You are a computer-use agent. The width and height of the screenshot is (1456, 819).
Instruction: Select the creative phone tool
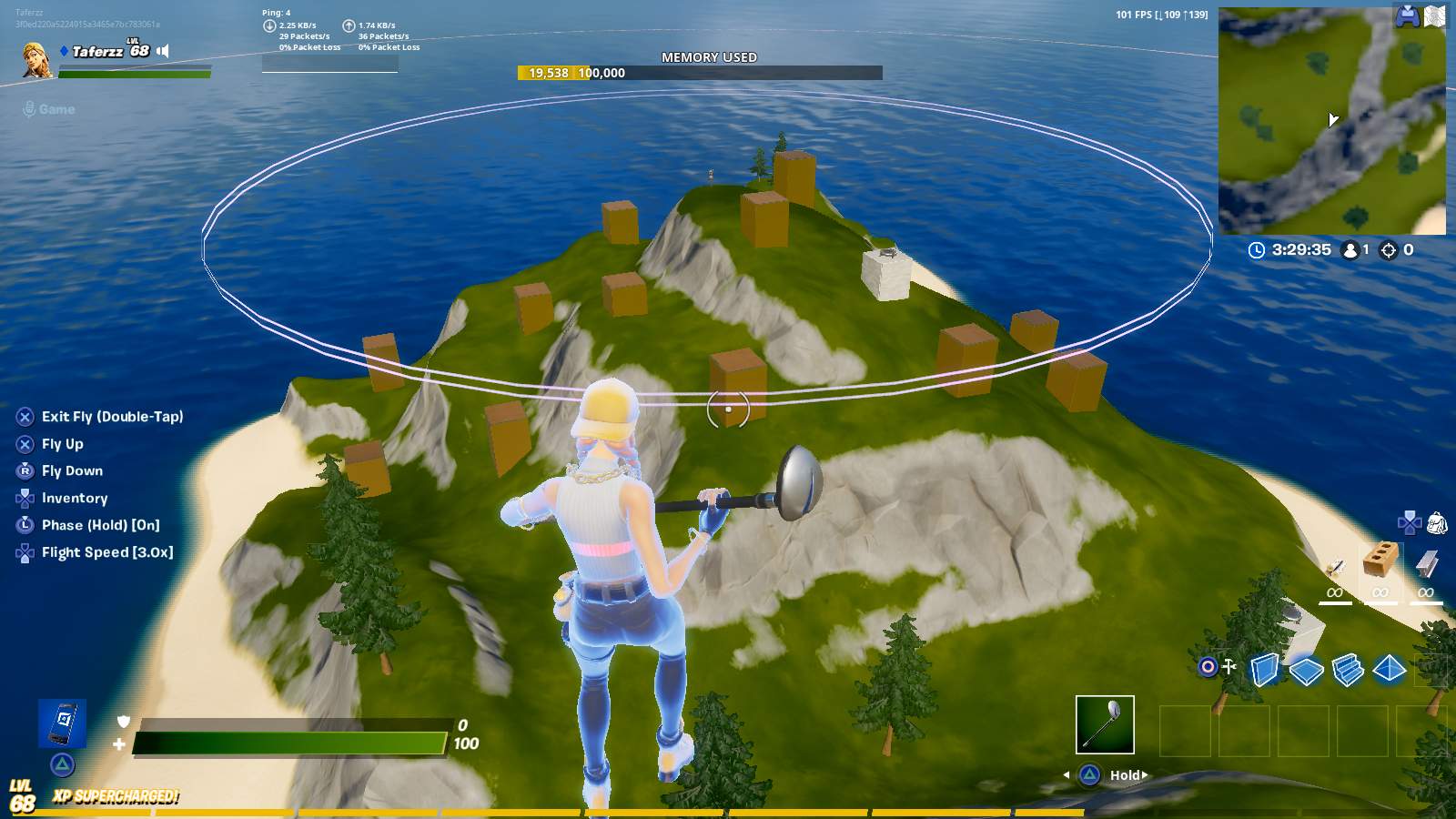(63, 723)
